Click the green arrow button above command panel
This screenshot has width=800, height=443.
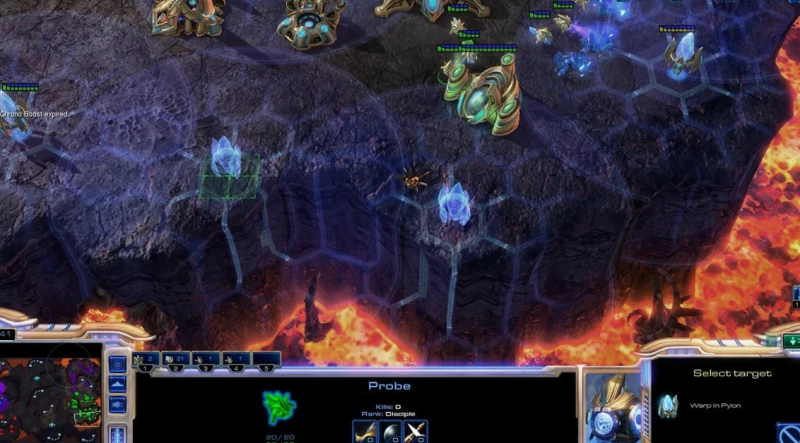[x=793, y=342]
